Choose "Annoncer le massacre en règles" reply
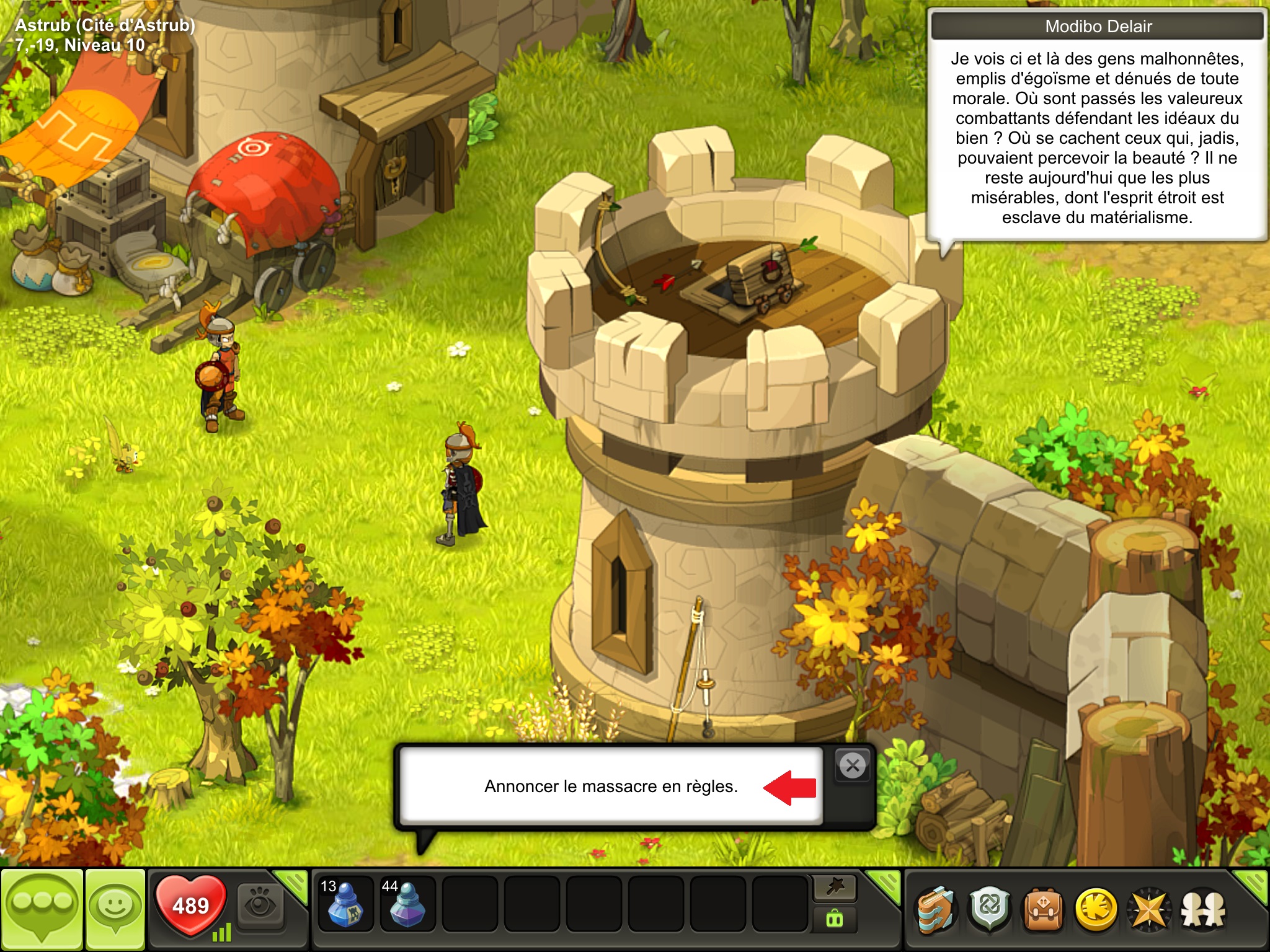Image resolution: width=1270 pixels, height=952 pixels. tap(611, 787)
